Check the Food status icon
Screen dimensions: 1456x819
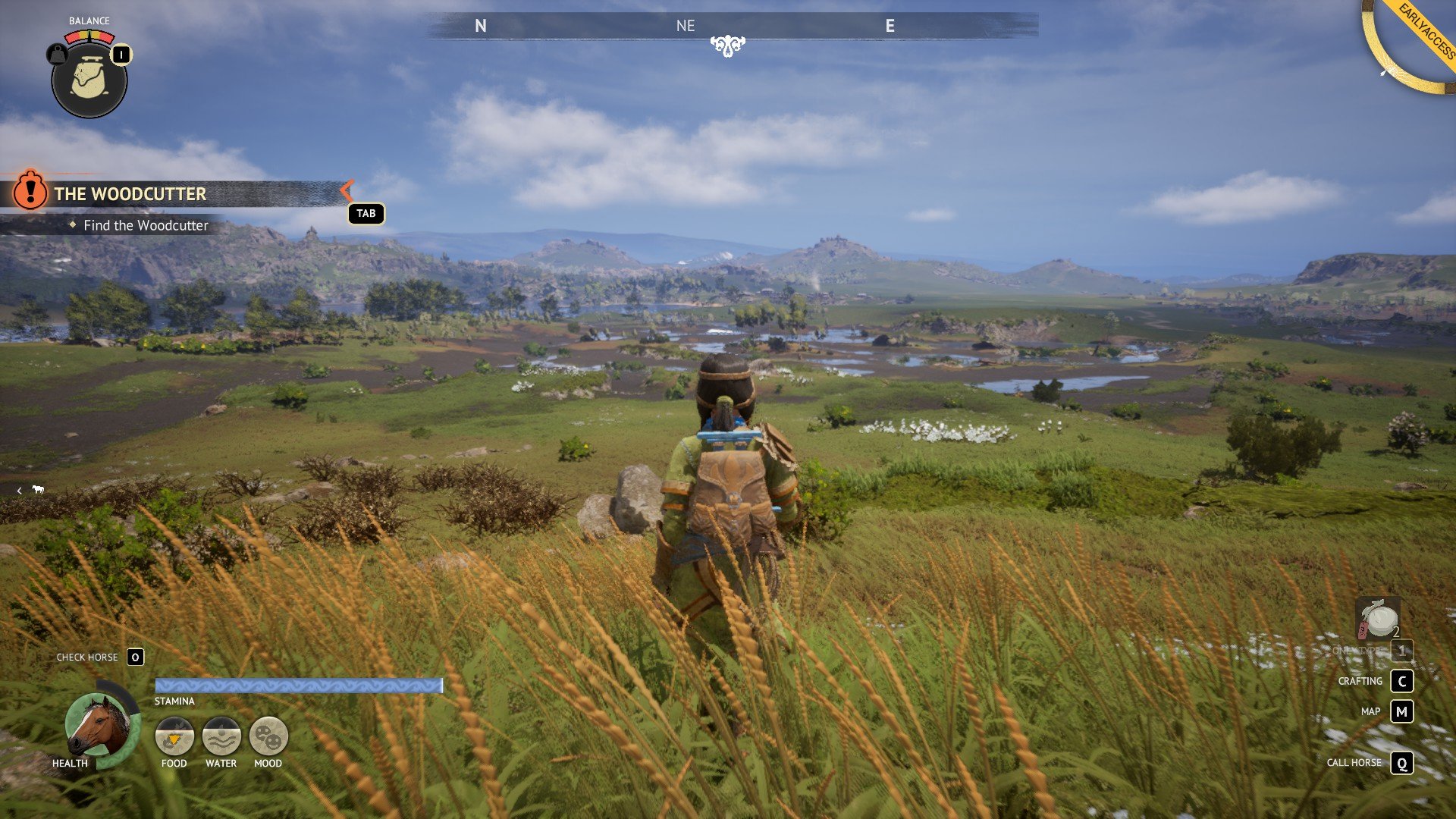coord(174,736)
